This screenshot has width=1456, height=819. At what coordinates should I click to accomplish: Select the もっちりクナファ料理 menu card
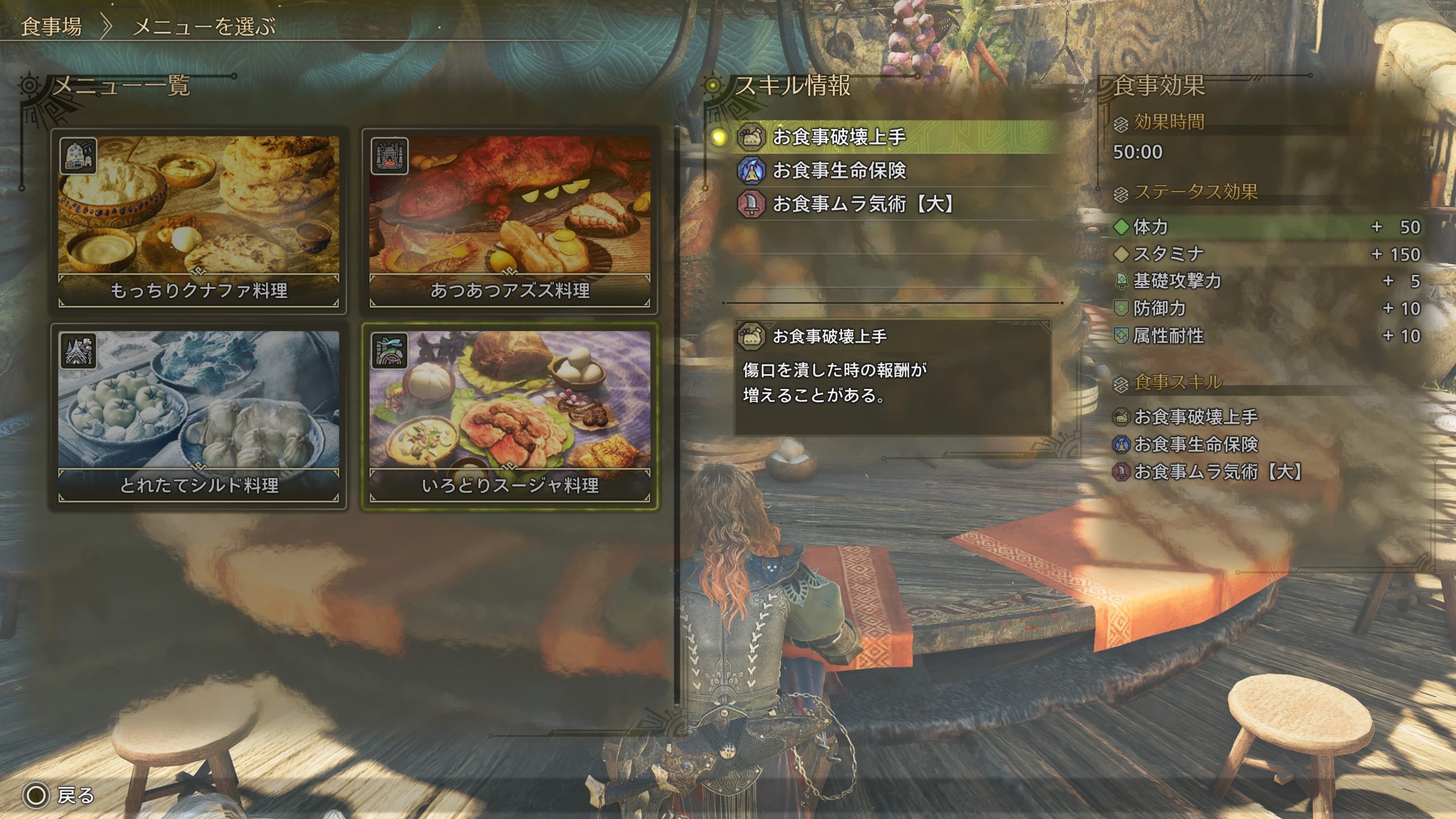[198, 221]
